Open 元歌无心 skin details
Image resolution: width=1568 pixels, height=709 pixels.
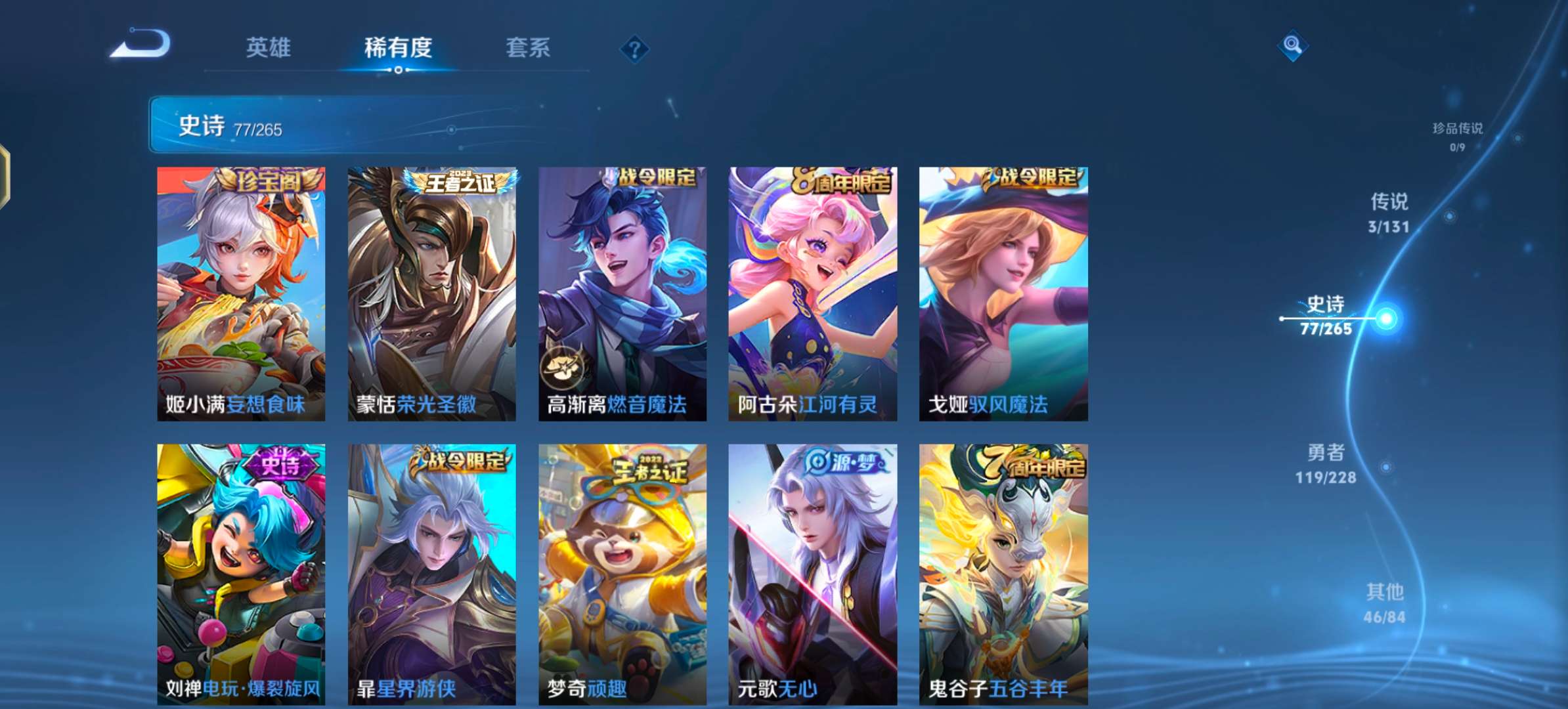(x=811, y=571)
